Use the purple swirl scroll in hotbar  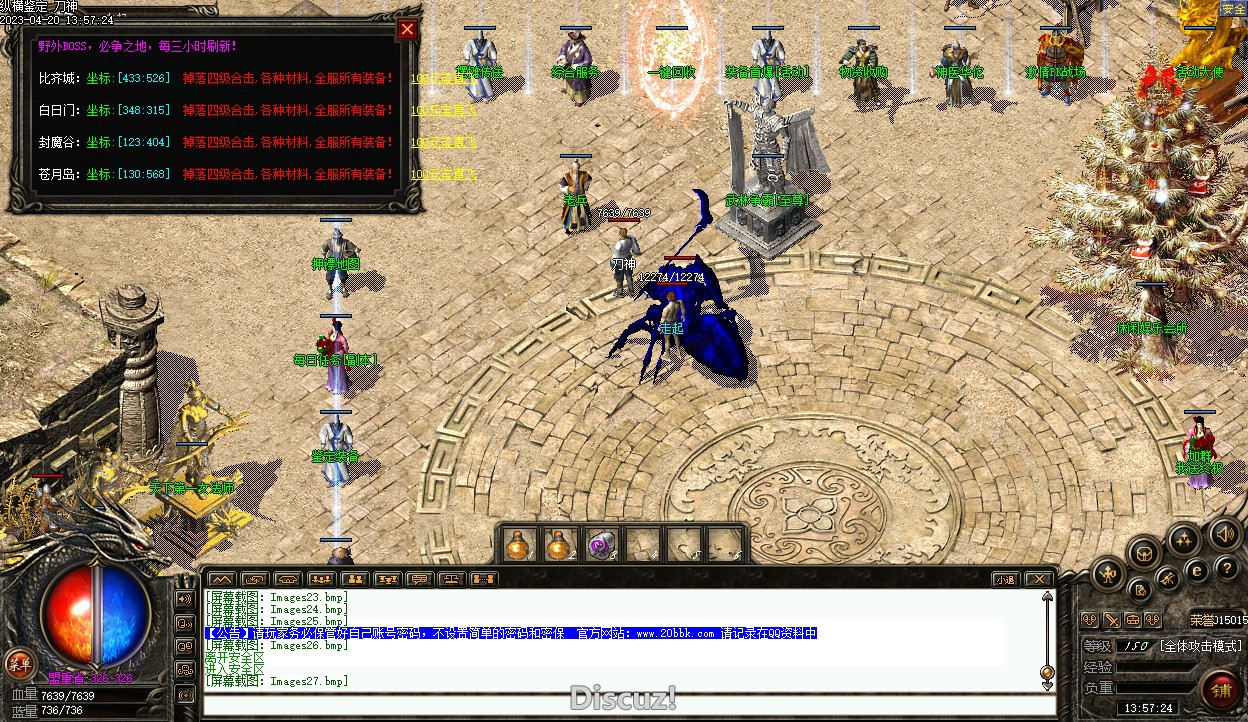tap(600, 545)
